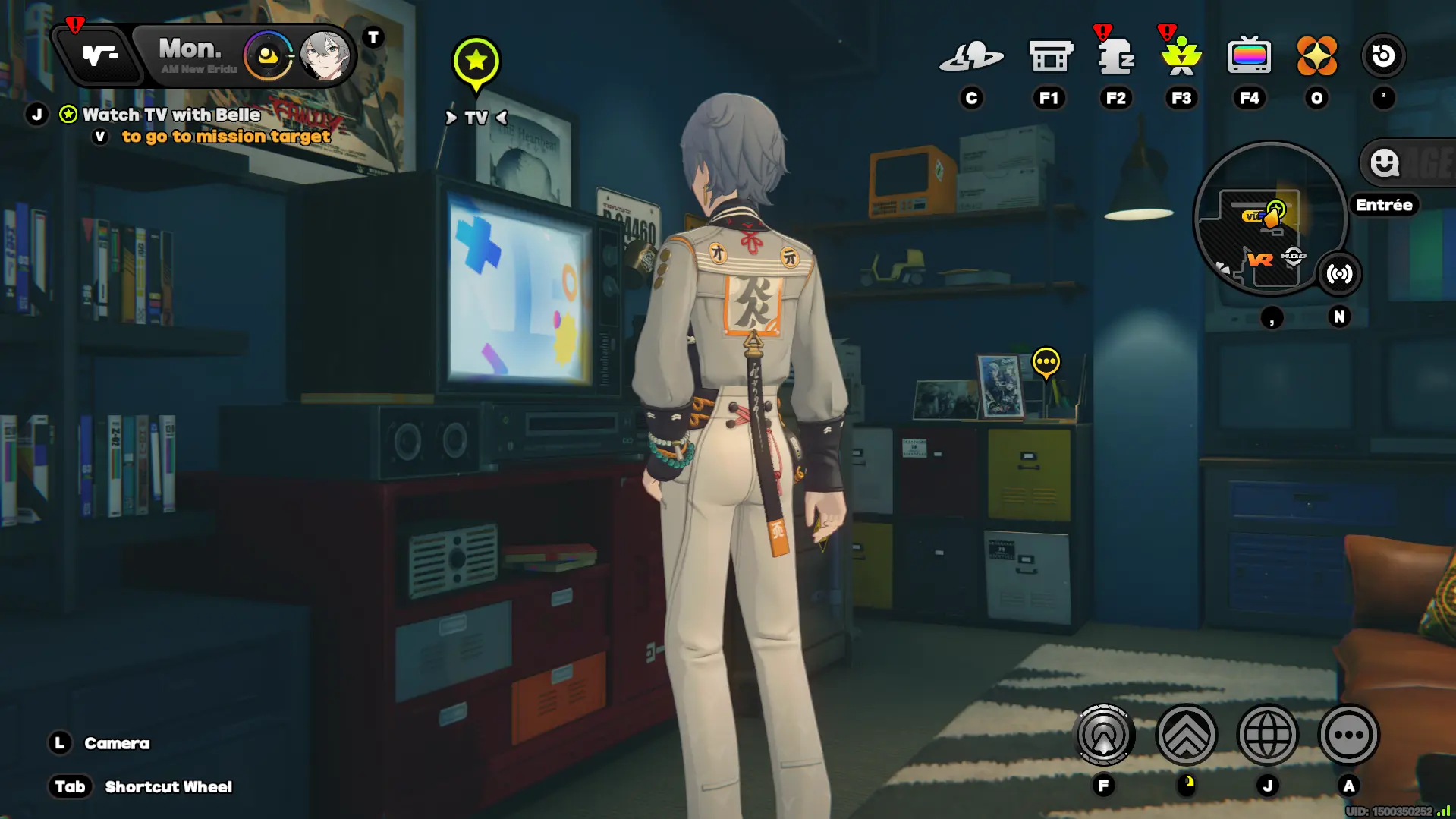Open the orange compendium icon labeled O
The width and height of the screenshot is (1456, 819).
[1317, 55]
